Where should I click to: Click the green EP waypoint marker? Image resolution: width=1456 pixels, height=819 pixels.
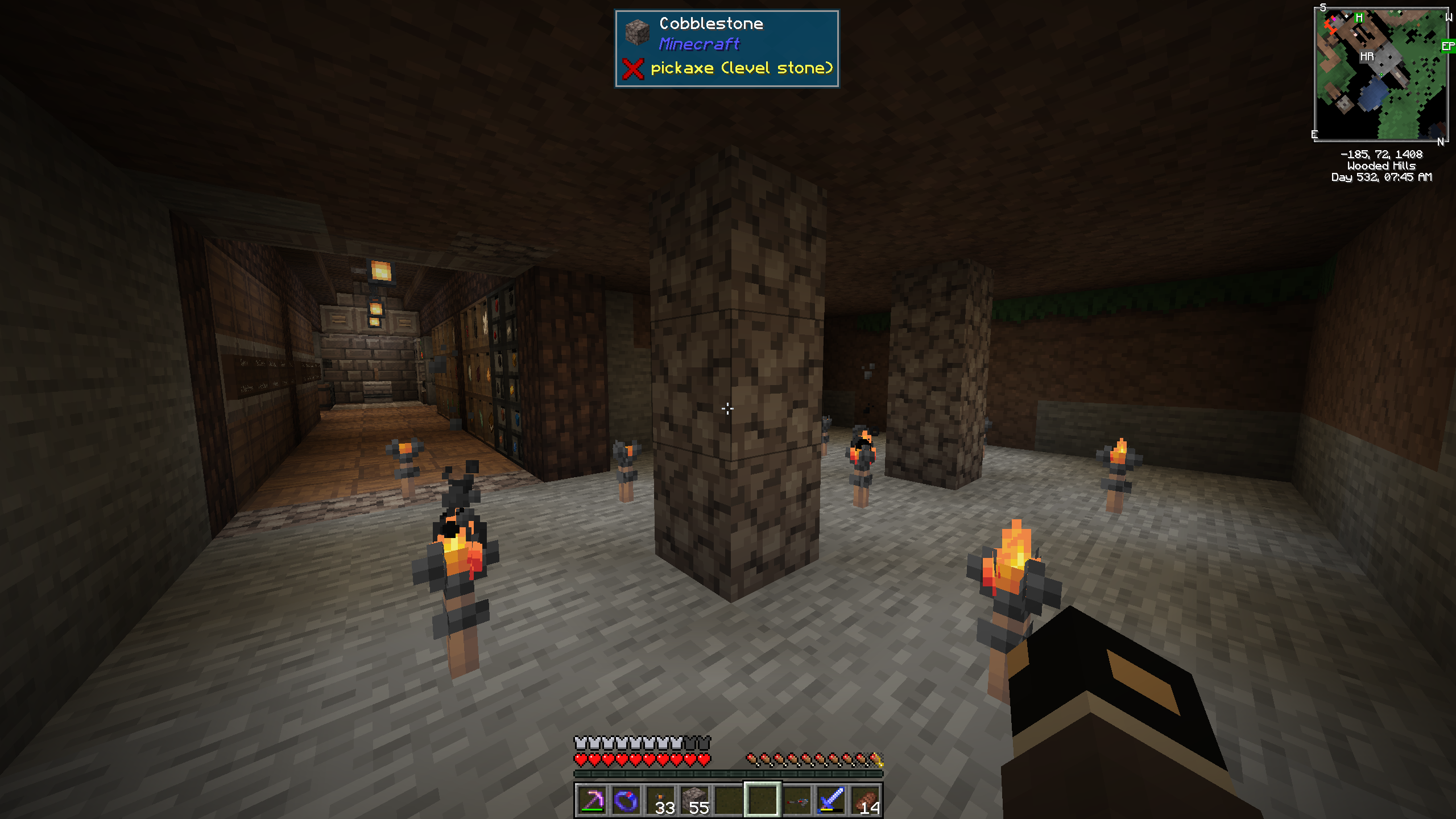1448,46
